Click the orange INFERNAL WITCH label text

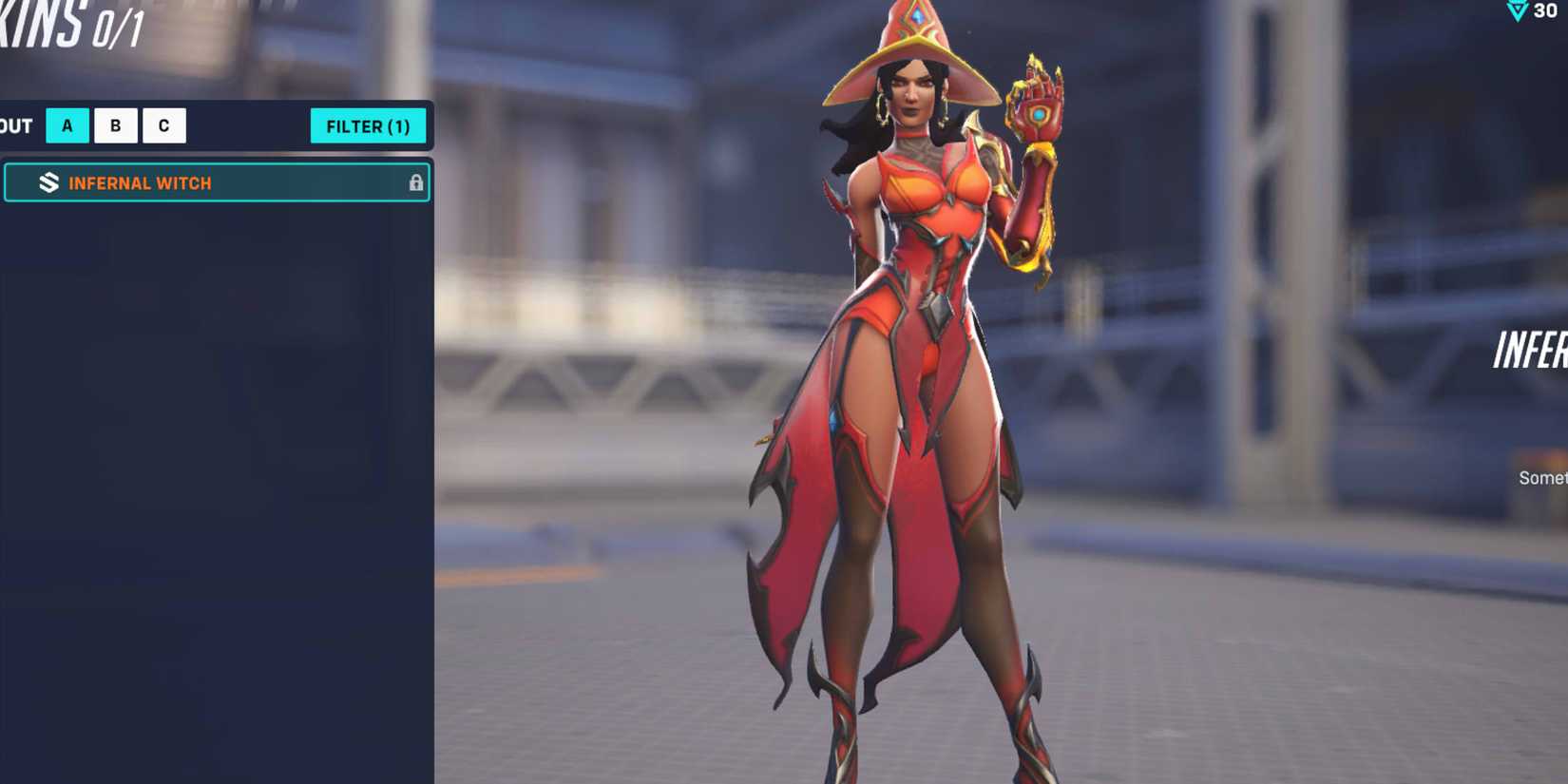click(x=138, y=182)
